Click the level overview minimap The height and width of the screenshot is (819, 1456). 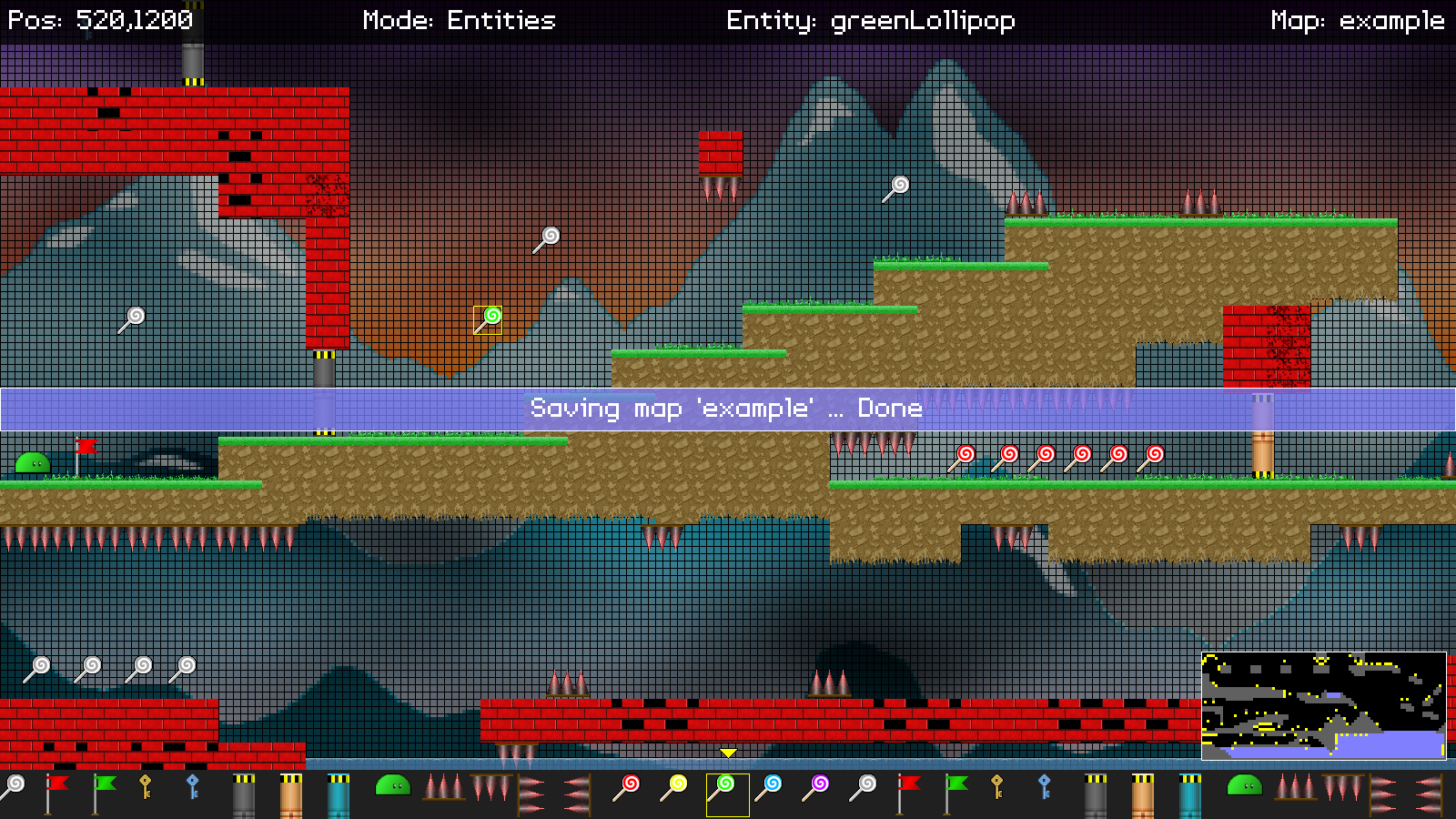(x=1323, y=705)
